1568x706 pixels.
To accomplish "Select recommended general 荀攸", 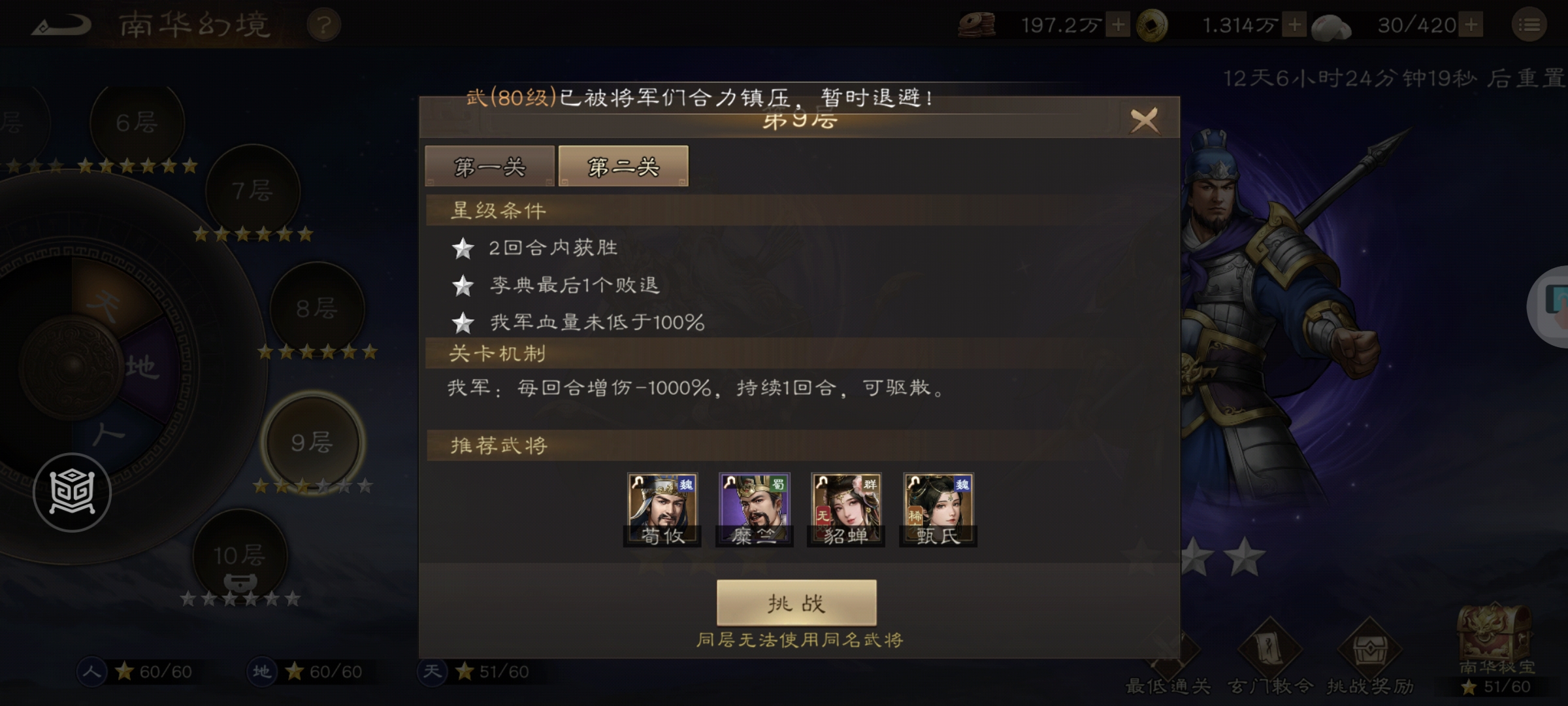I will (662, 509).
